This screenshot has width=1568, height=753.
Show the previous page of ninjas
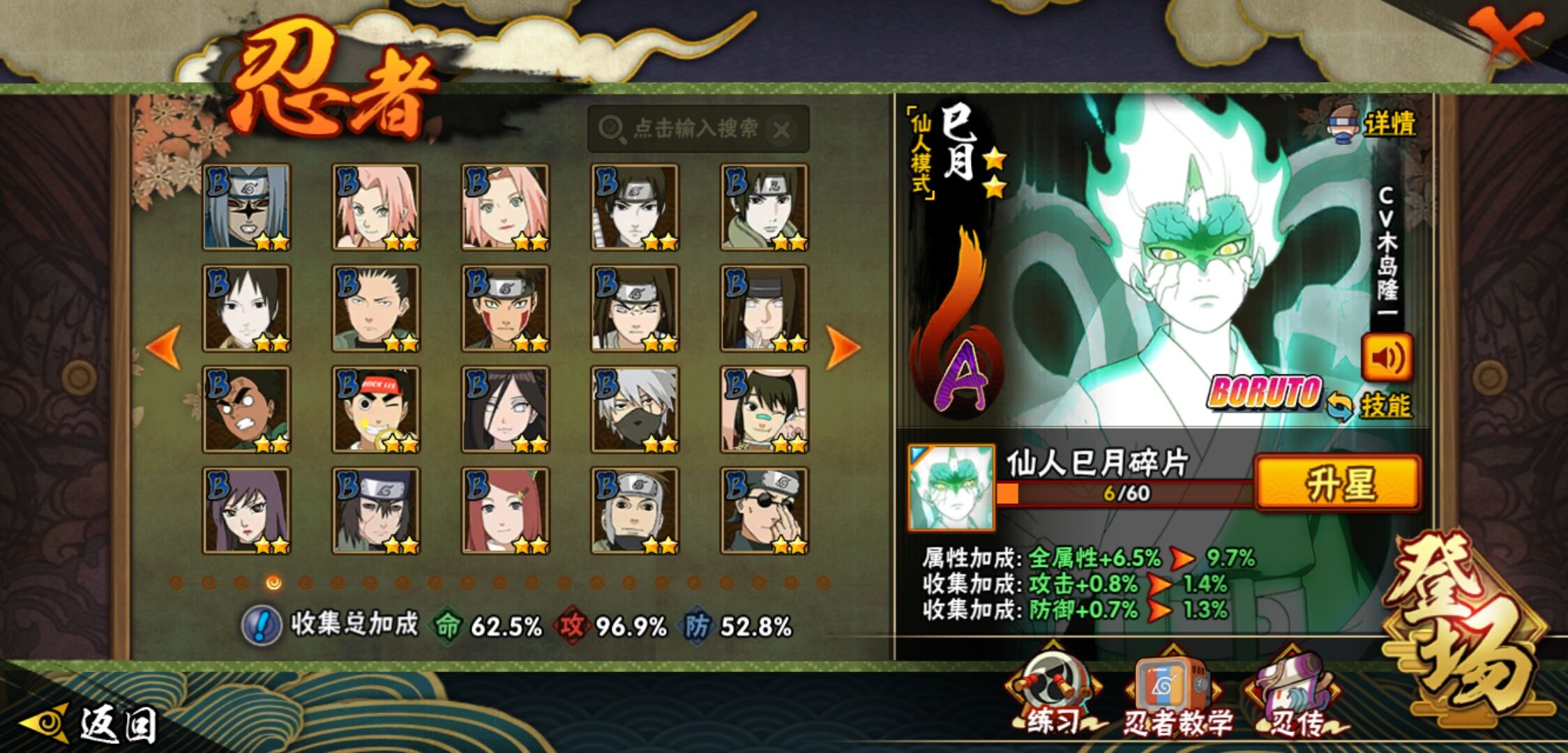(165, 347)
